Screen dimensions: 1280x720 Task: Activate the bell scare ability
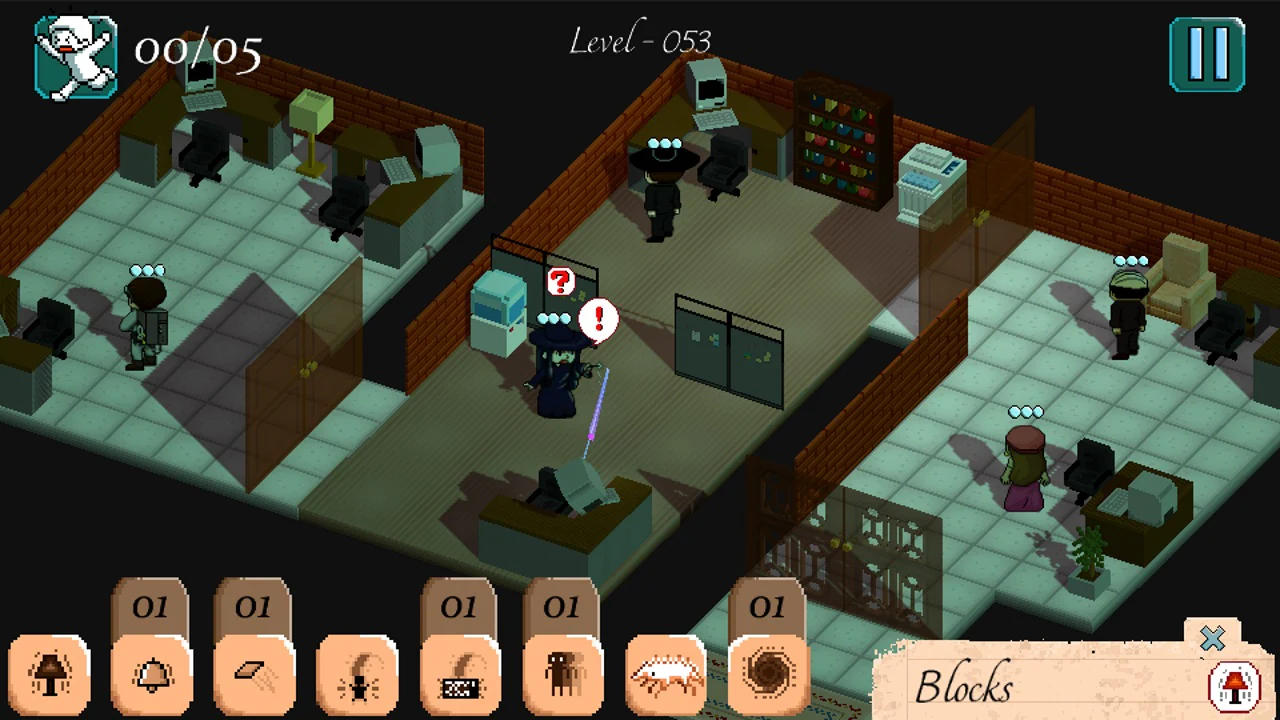[x=152, y=675]
